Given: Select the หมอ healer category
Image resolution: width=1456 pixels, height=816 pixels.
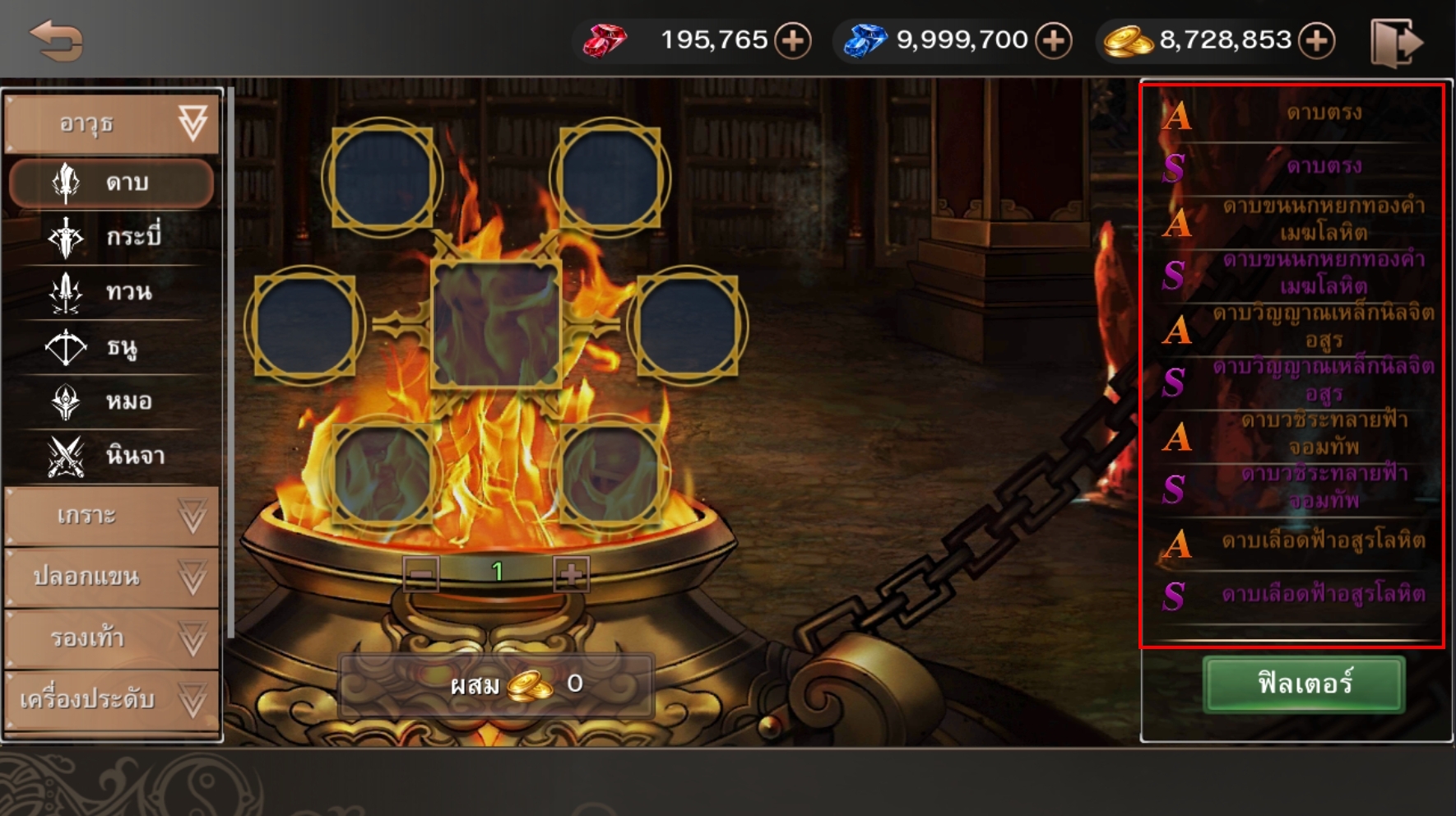Looking at the screenshot, I should [x=112, y=401].
